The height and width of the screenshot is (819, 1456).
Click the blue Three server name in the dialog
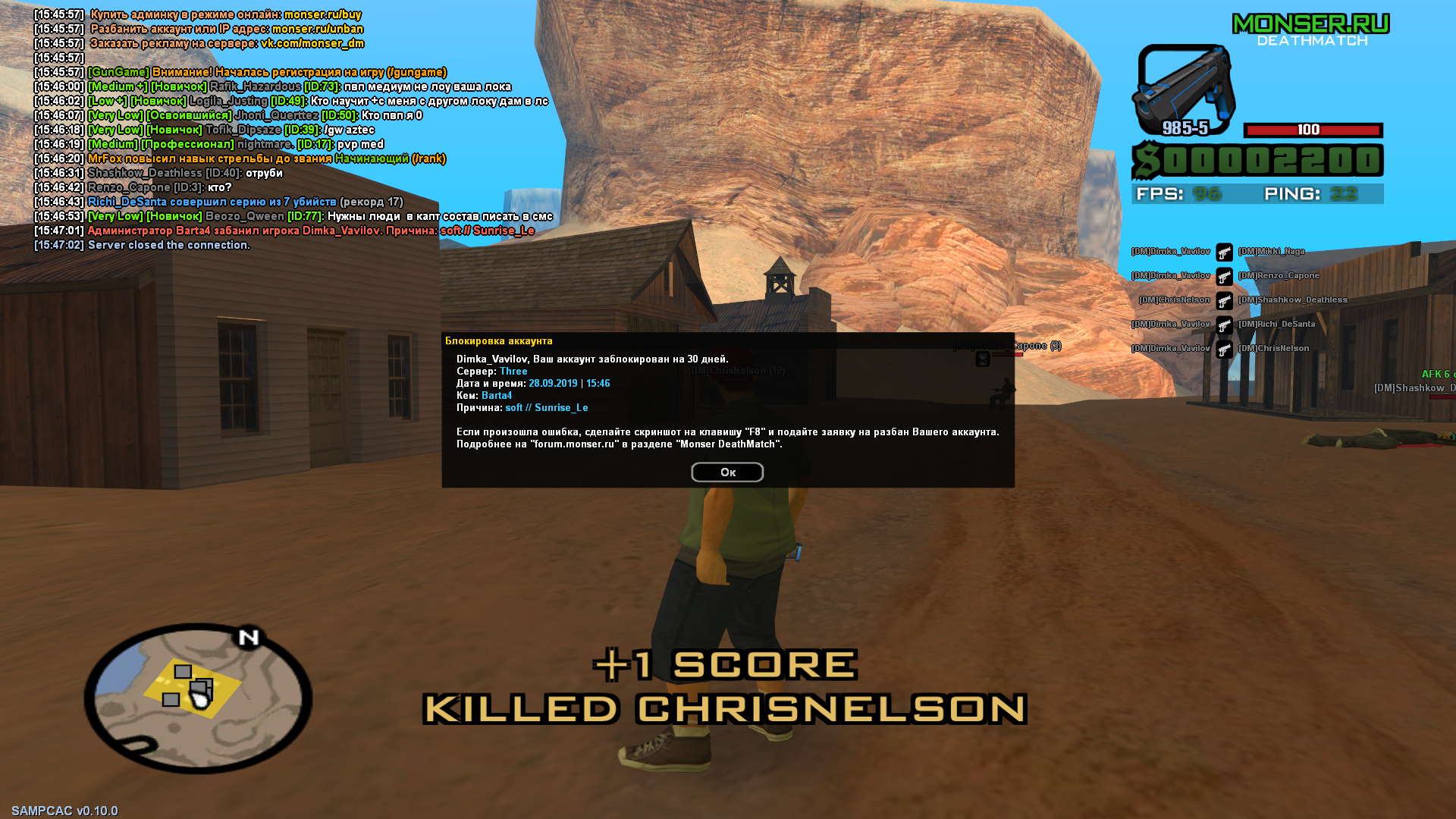[513, 371]
